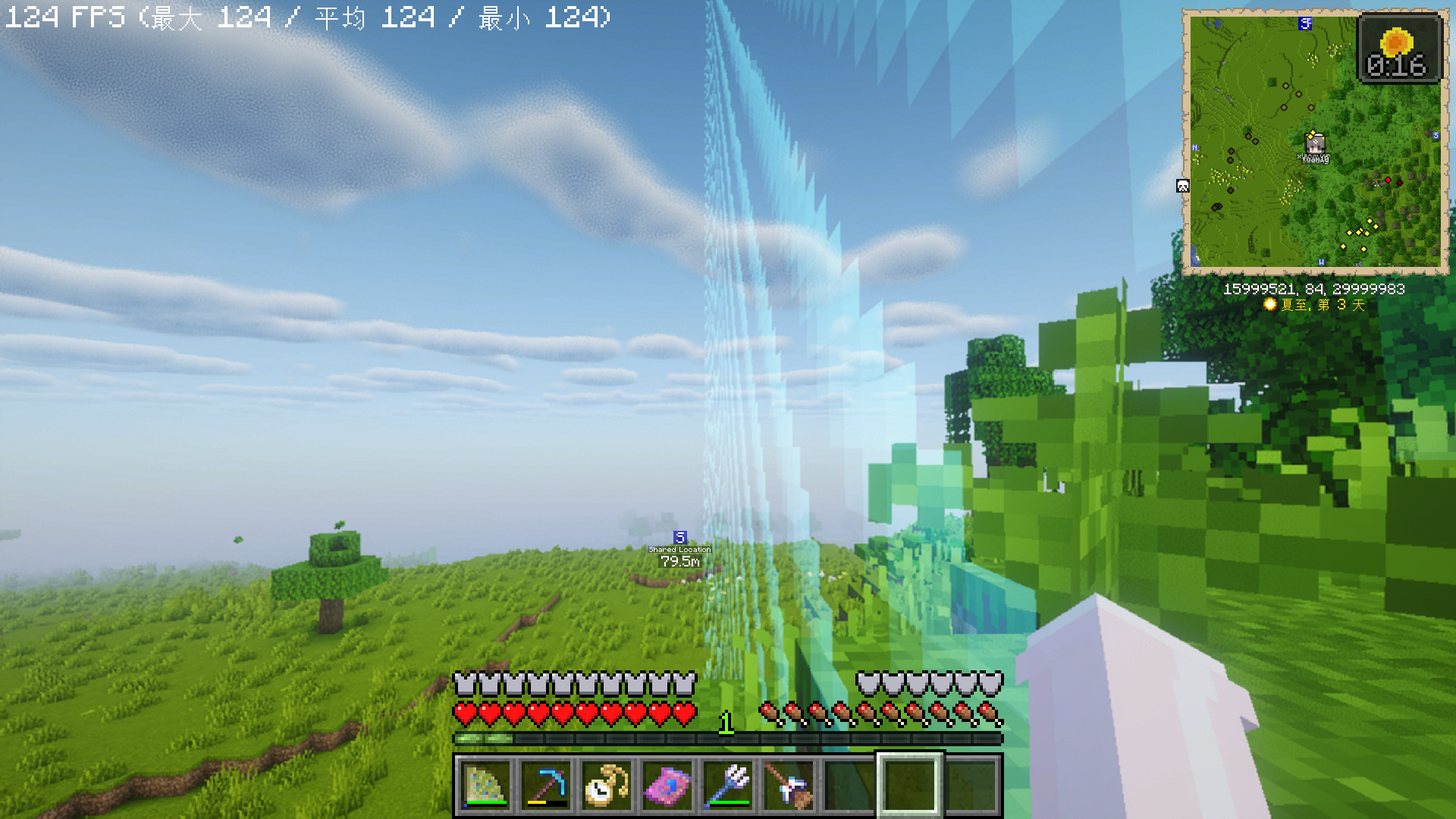Click the player head marker on minimap
The width and height of the screenshot is (1456, 819).
[1315, 143]
